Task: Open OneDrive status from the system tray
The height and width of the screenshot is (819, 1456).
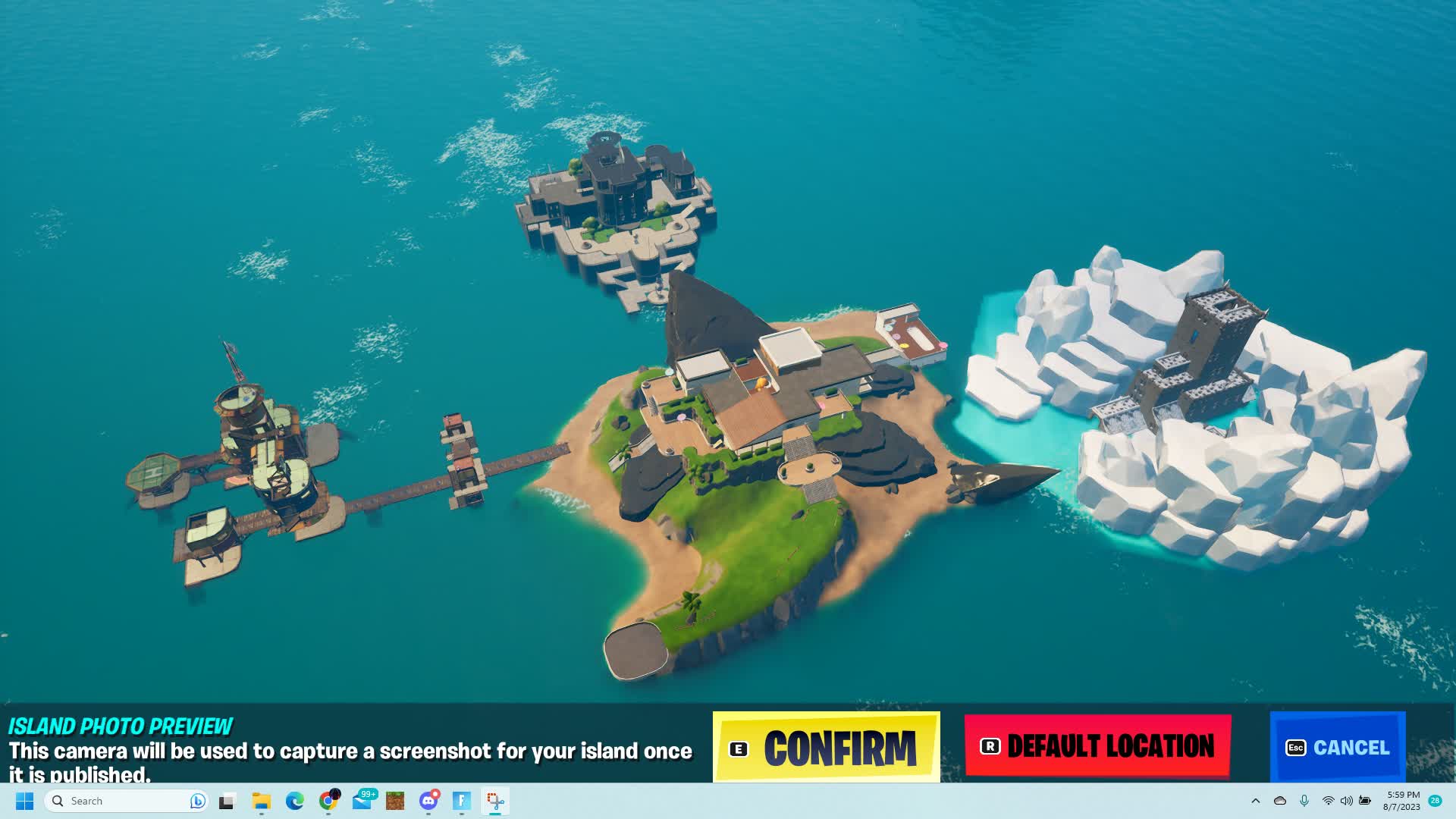Action: pos(1280,801)
